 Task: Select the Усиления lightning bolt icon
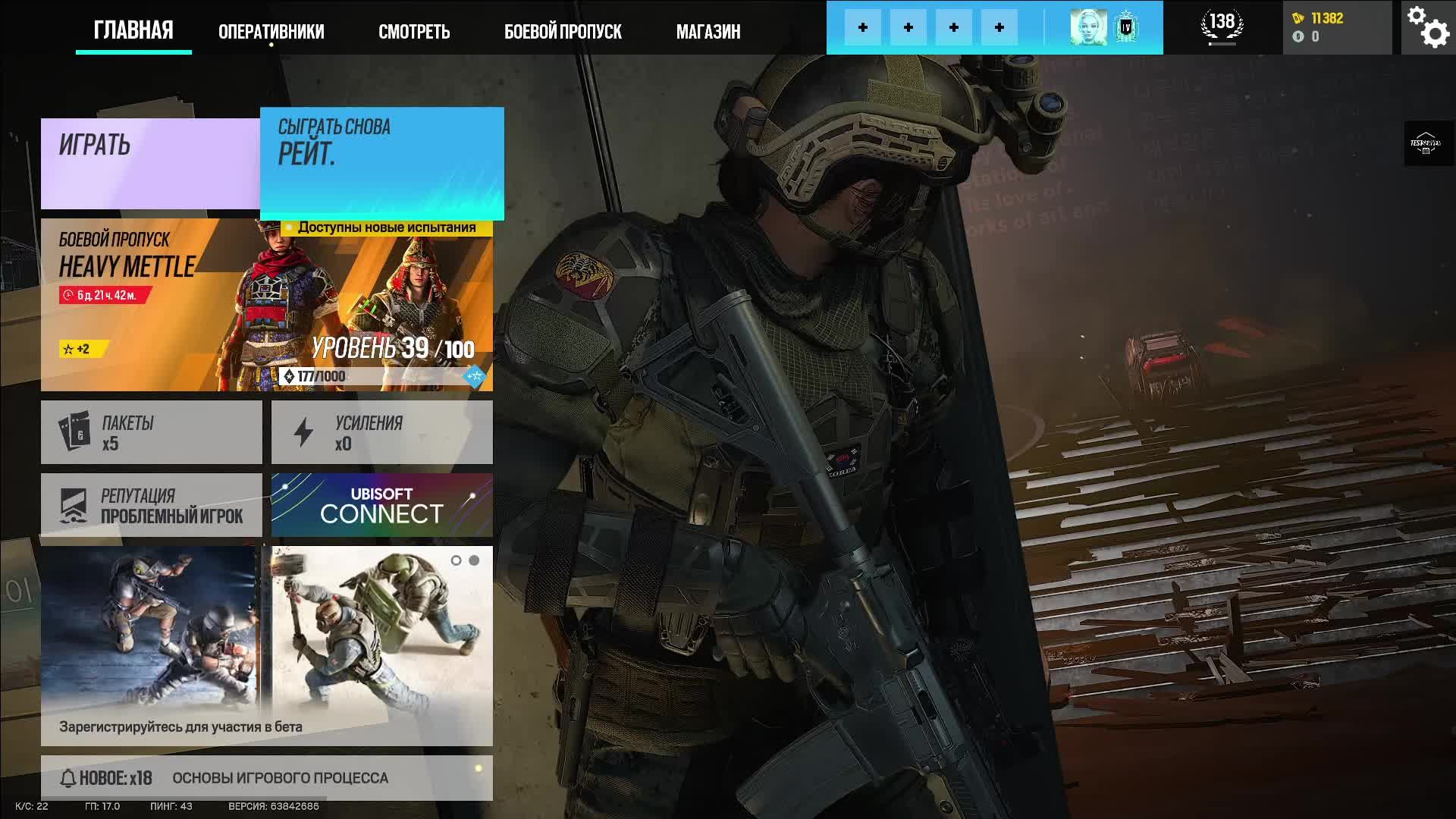[x=304, y=431]
